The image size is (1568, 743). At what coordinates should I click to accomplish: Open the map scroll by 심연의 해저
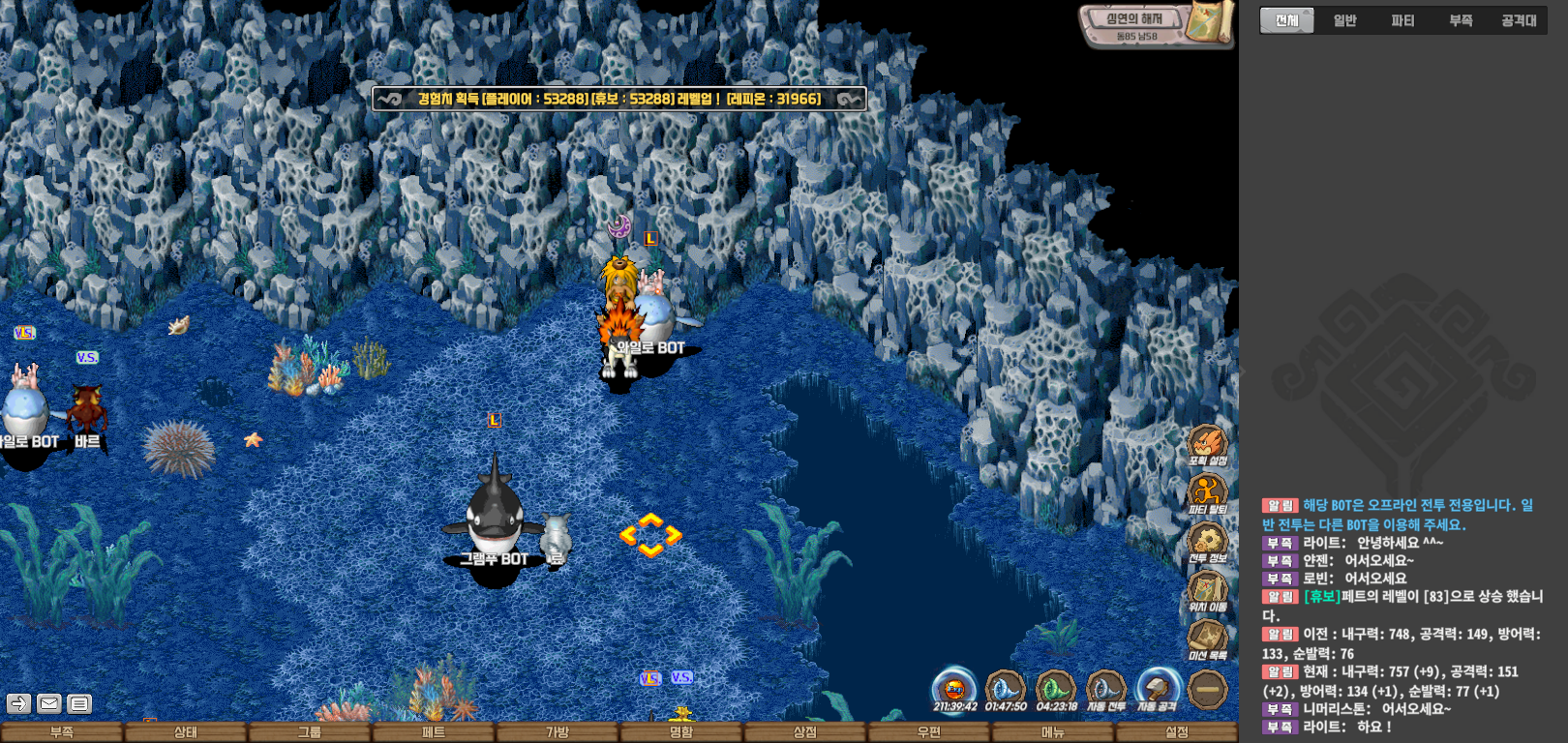pos(1209,22)
